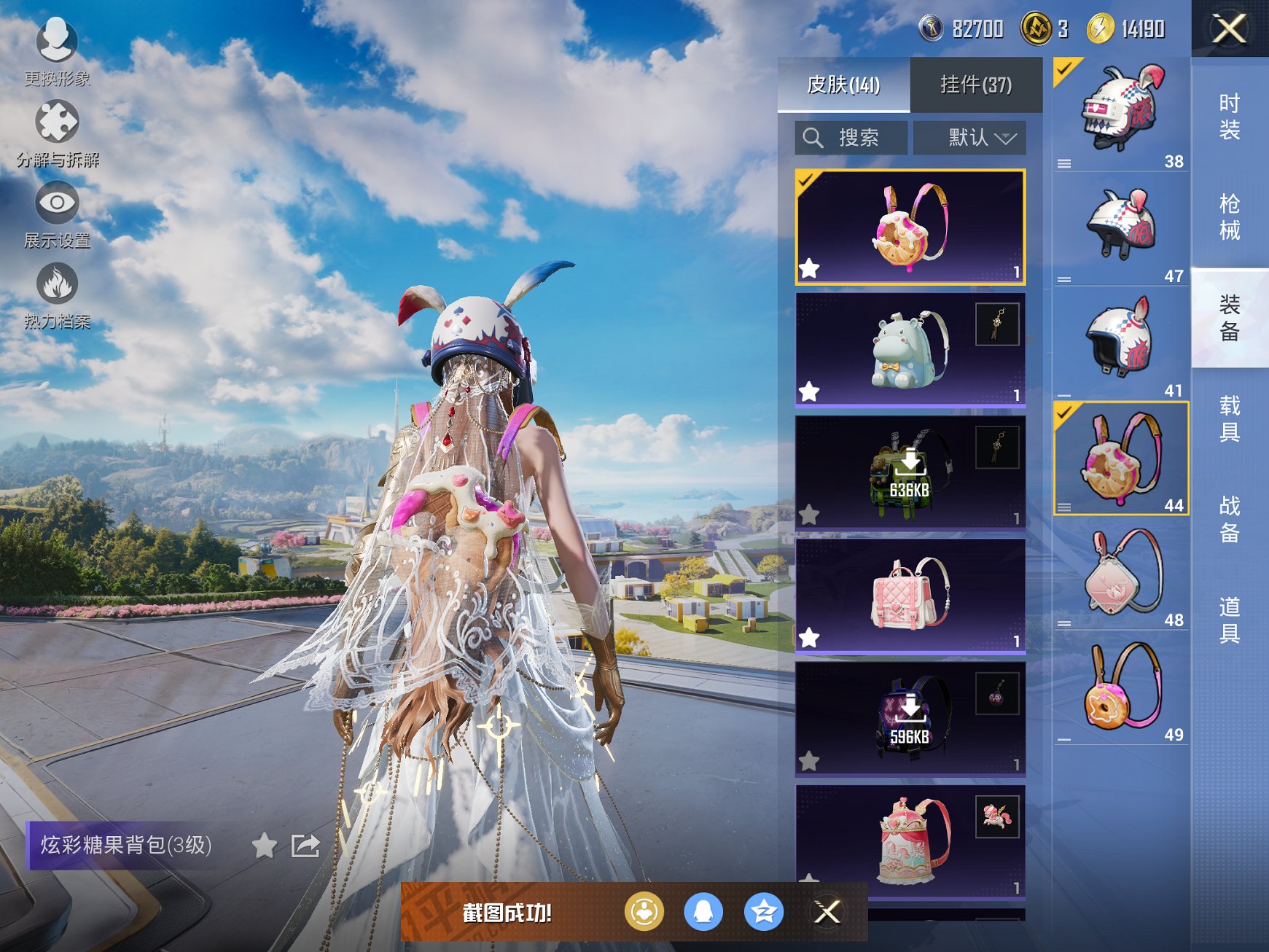1269x952 pixels.
Task: Open the 枪械 category
Action: coord(1230,217)
